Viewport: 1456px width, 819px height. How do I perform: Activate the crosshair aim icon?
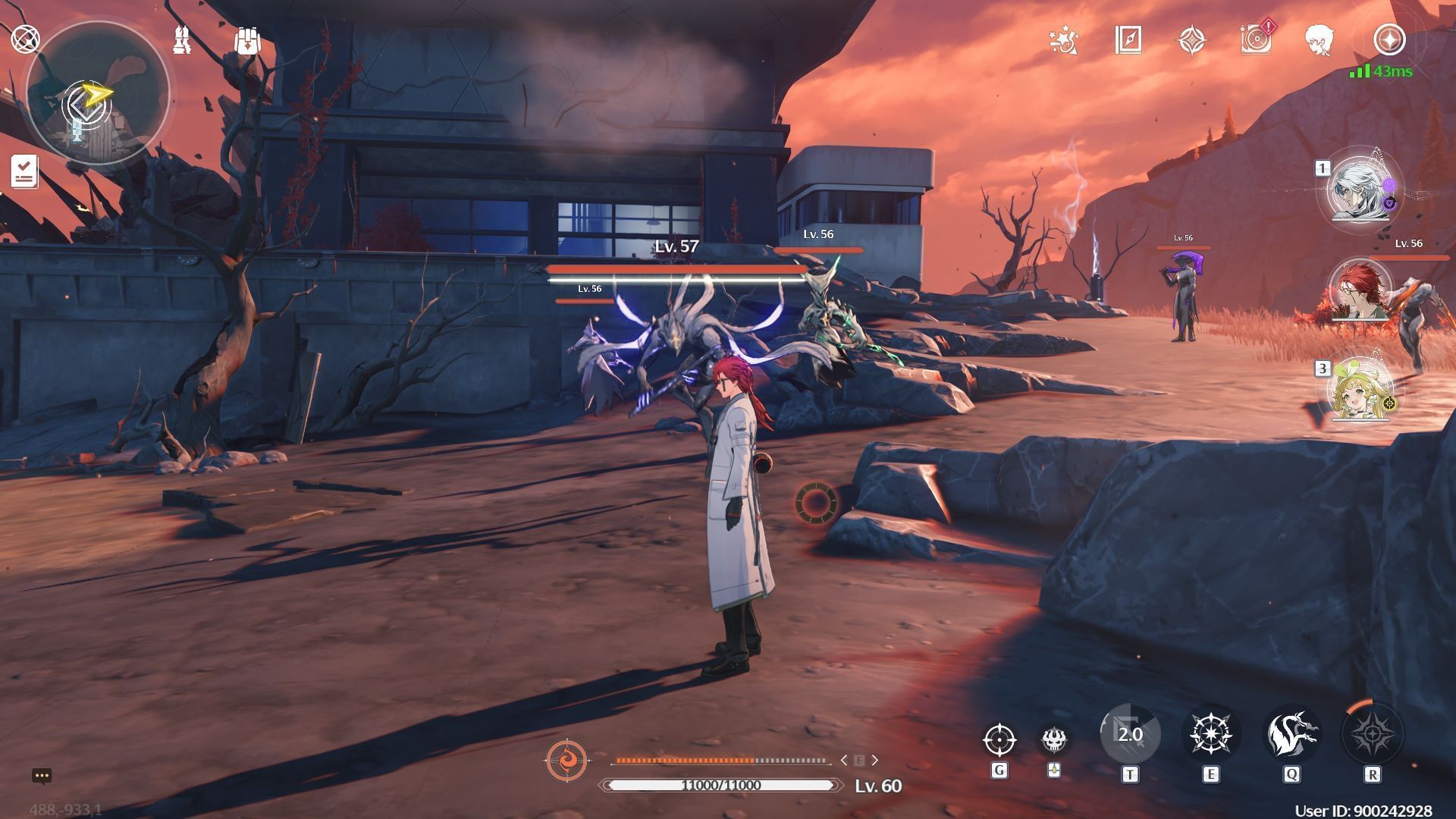999,739
